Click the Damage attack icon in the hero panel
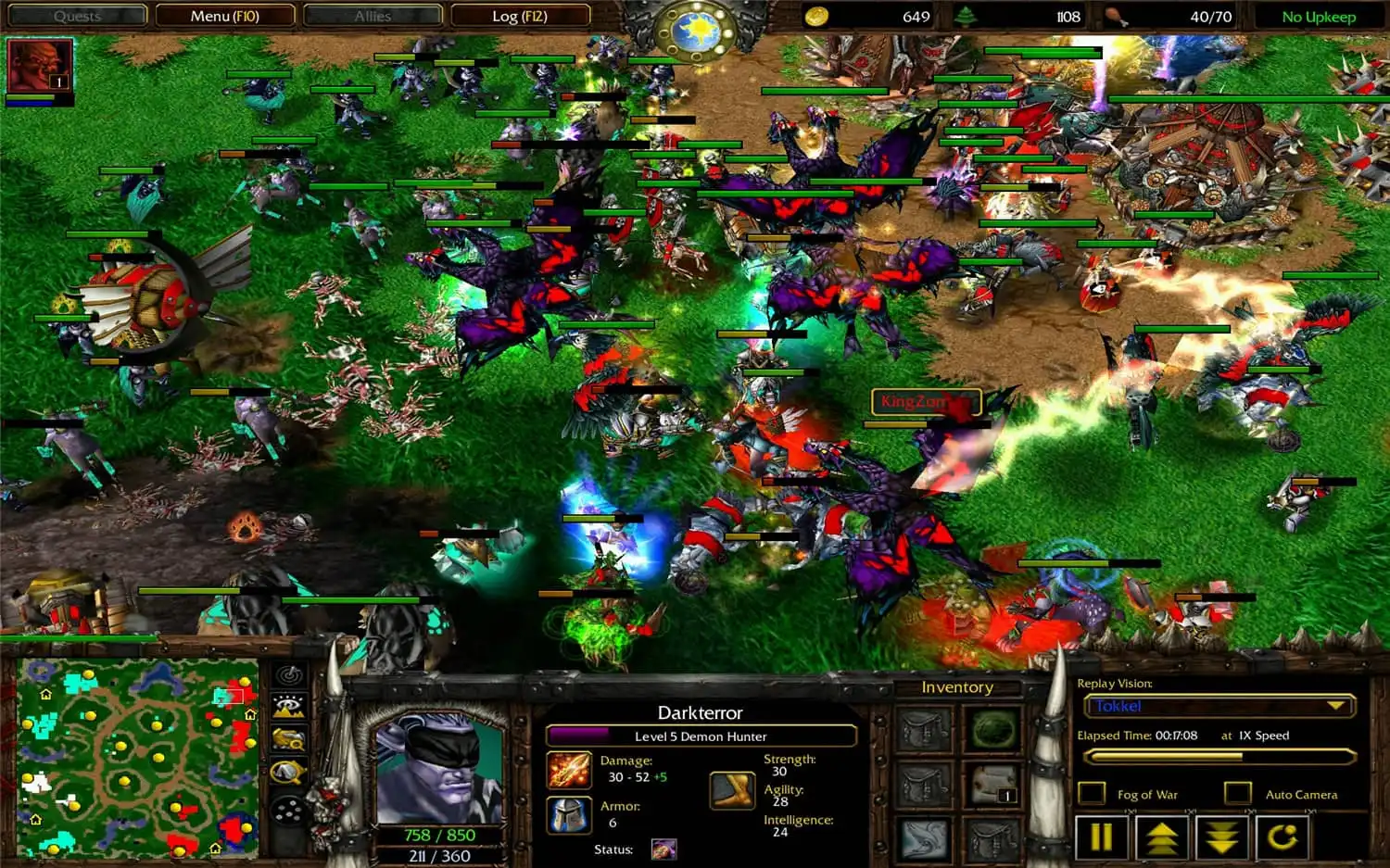The height and width of the screenshot is (868, 1390). (569, 769)
